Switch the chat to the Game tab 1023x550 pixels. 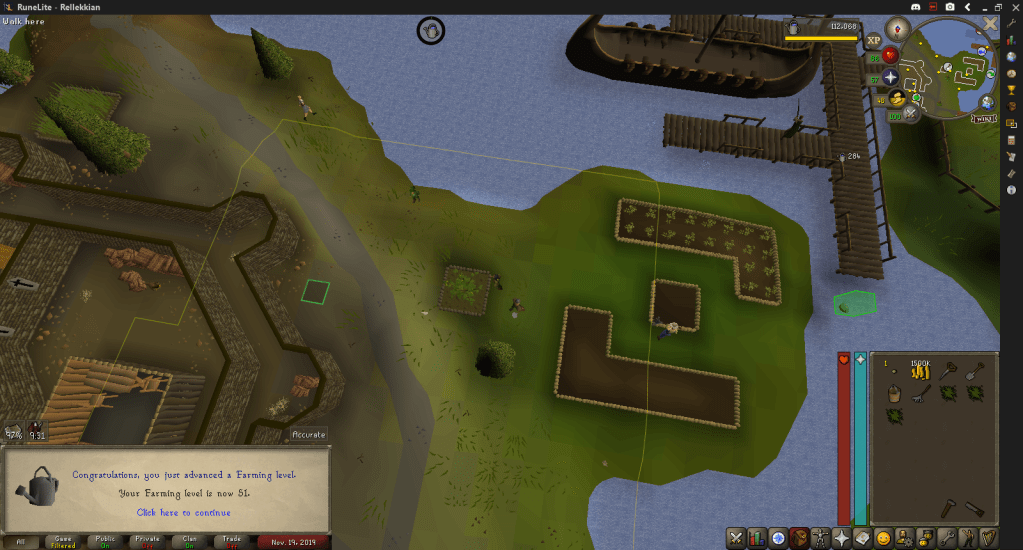click(63, 541)
